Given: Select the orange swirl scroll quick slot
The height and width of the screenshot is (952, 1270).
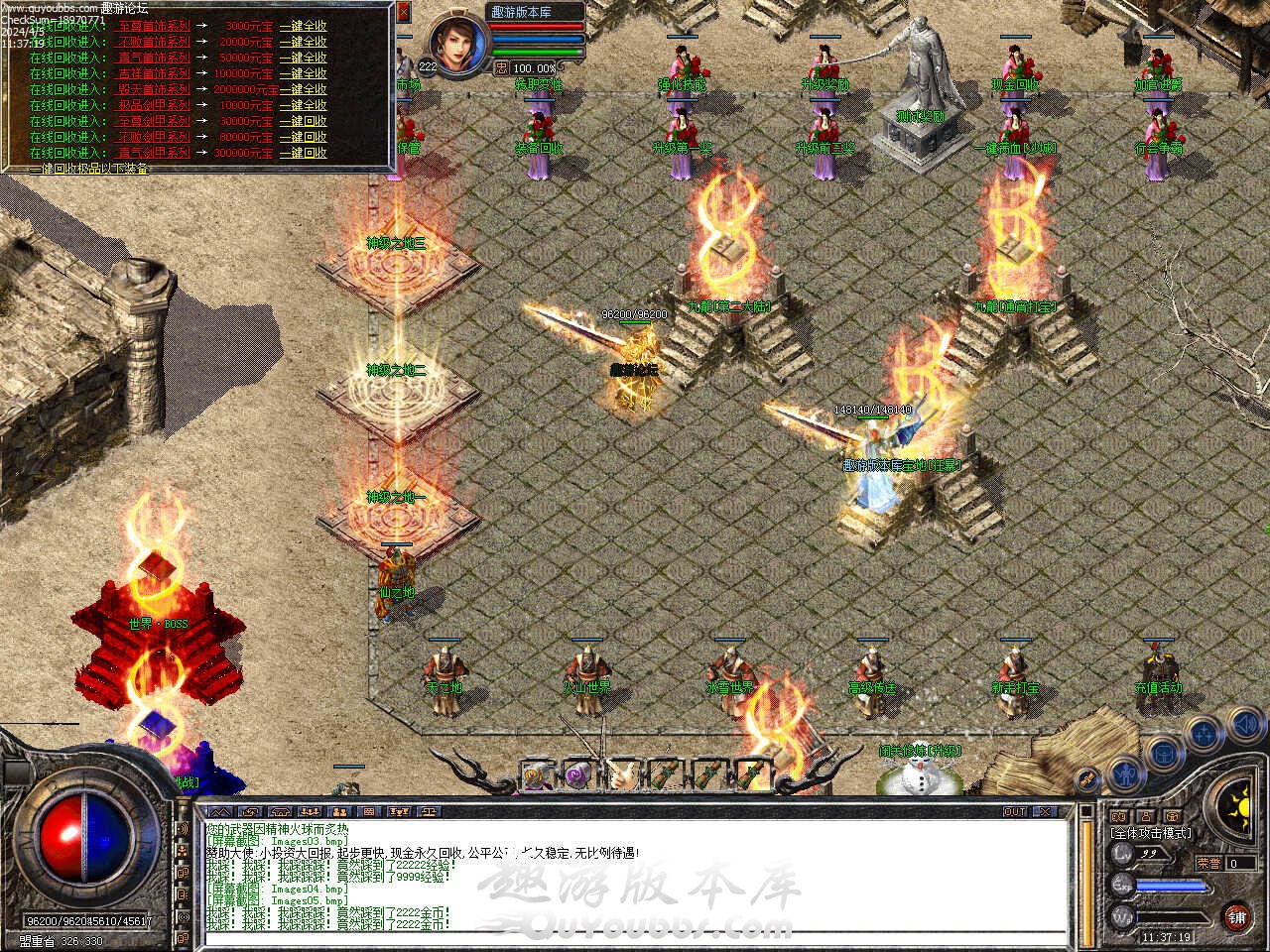Looking at the screenshot, I should pyautogui.click(x=538, y=774).
